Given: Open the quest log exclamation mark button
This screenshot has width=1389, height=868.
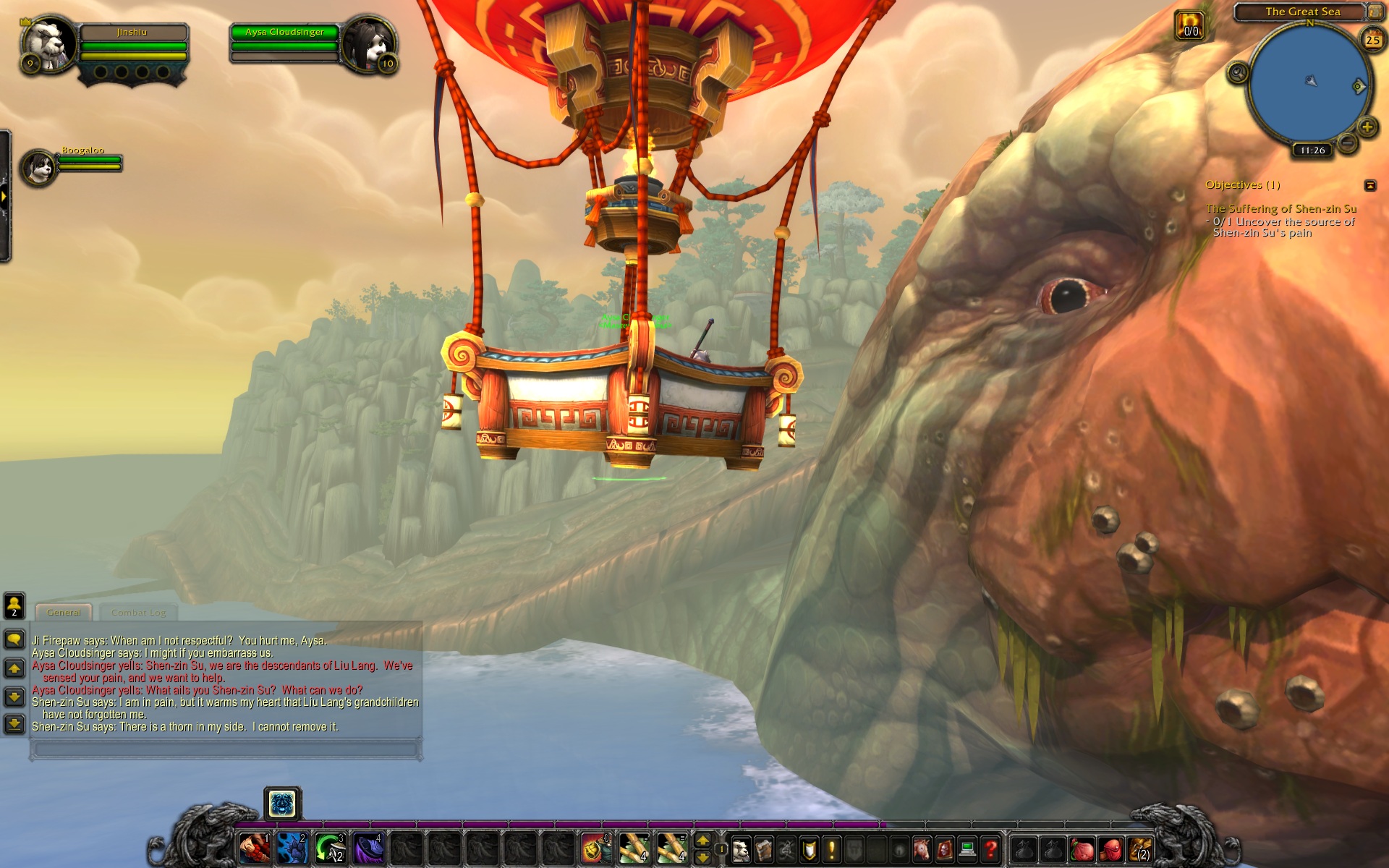Looking at the screenshot, I should point(831,849).
